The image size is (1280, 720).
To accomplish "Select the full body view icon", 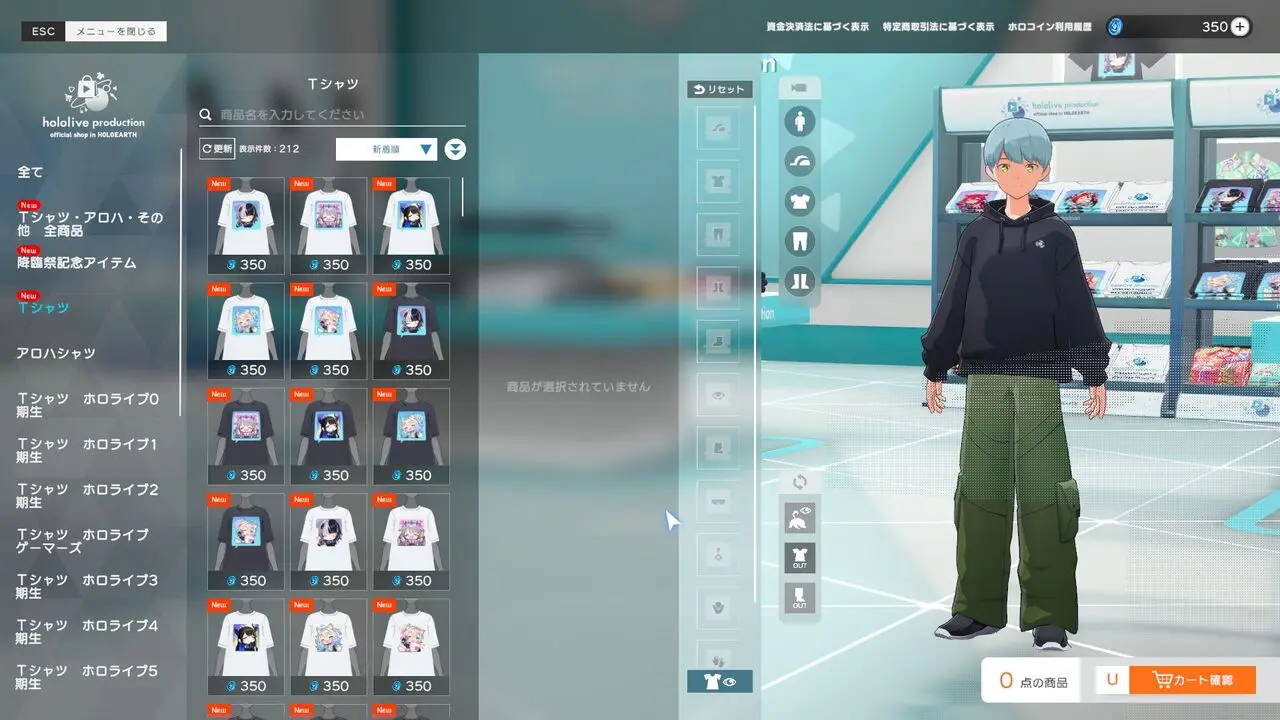I will (799, 123).
